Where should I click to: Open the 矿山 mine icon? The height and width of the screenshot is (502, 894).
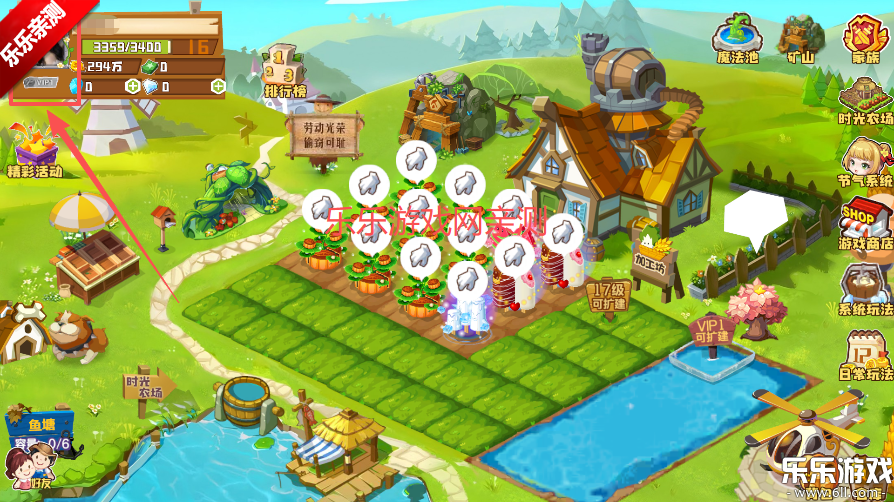coord(797,37)
